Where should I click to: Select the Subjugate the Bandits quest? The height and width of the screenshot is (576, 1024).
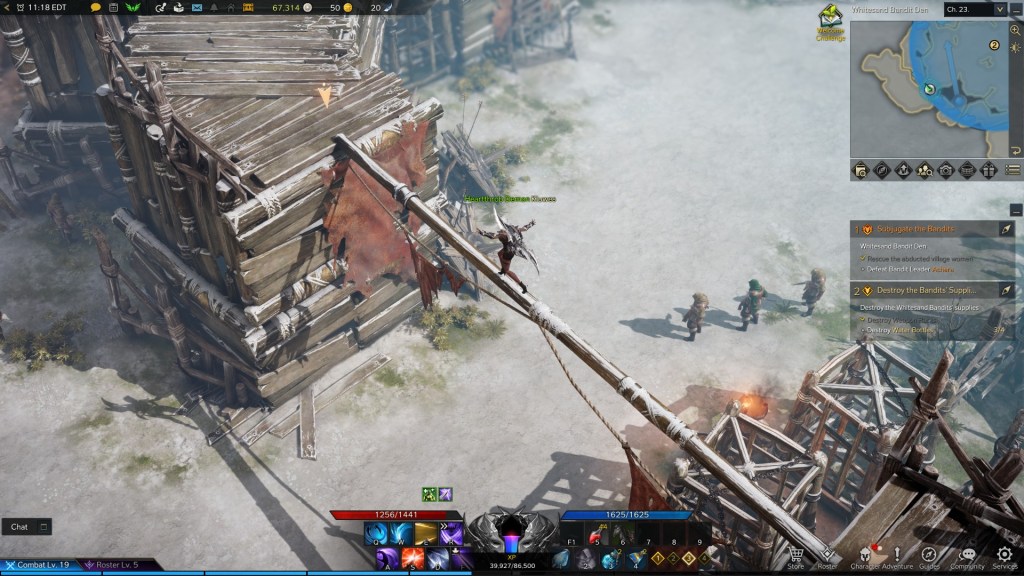point(920,229)
